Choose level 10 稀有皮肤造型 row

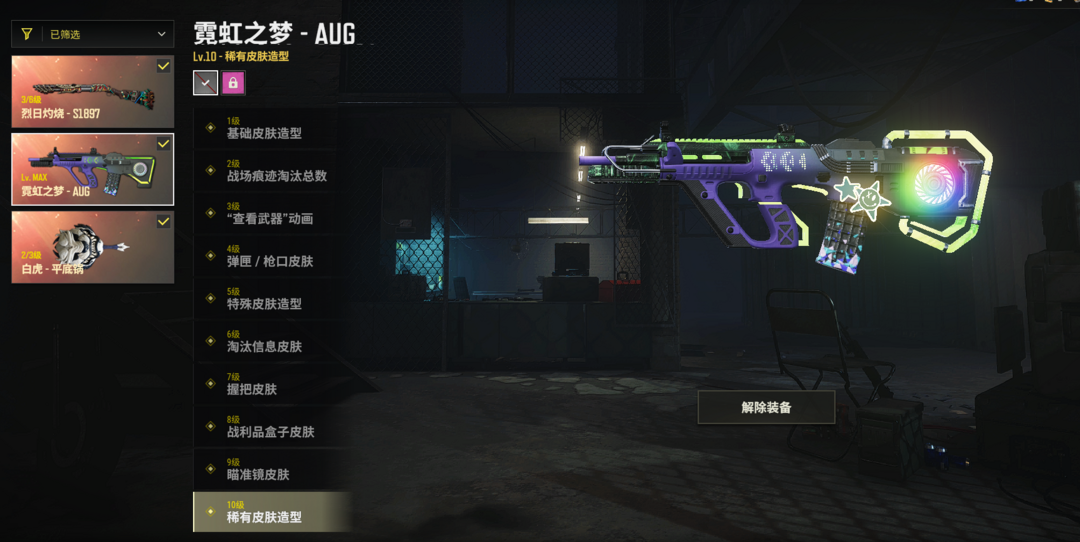pos(270,511)
